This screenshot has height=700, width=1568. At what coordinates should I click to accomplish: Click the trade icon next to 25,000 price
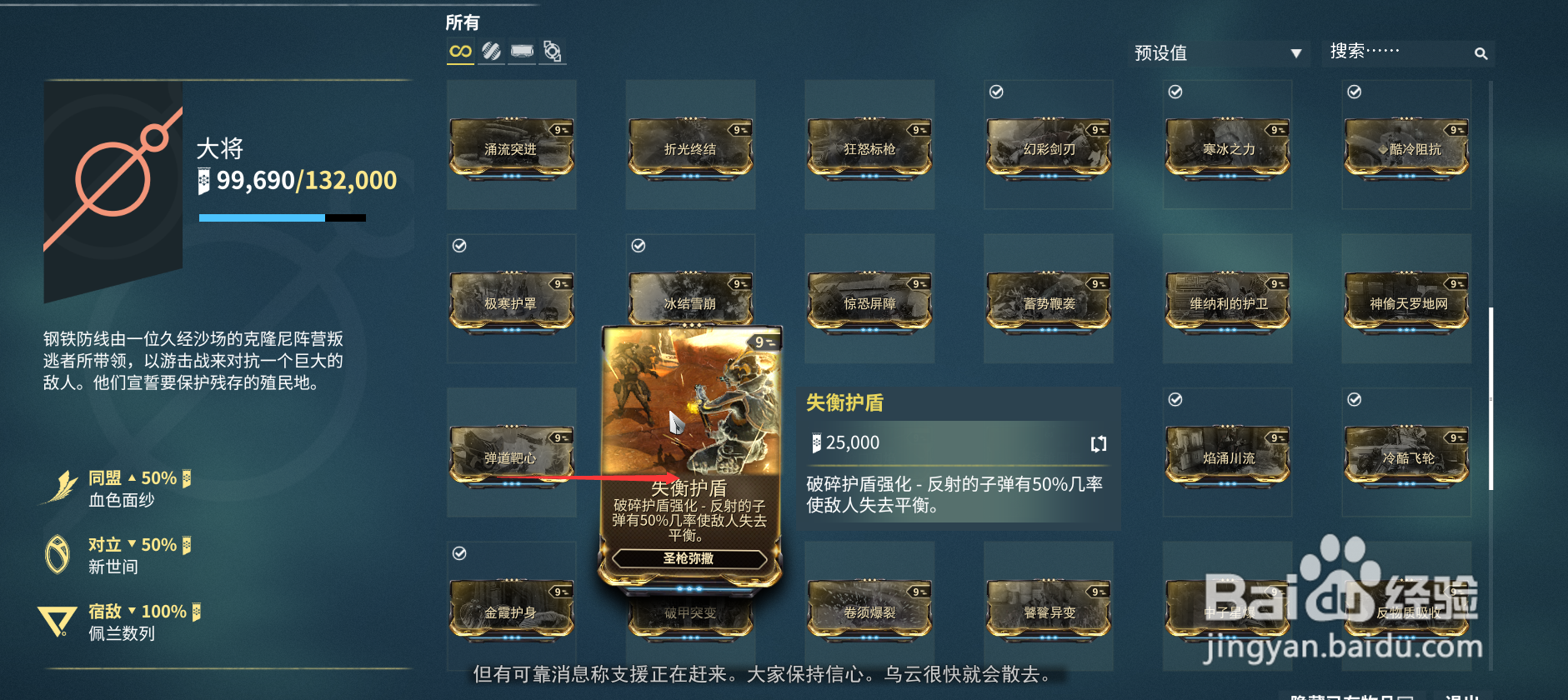click(1099, 443)
